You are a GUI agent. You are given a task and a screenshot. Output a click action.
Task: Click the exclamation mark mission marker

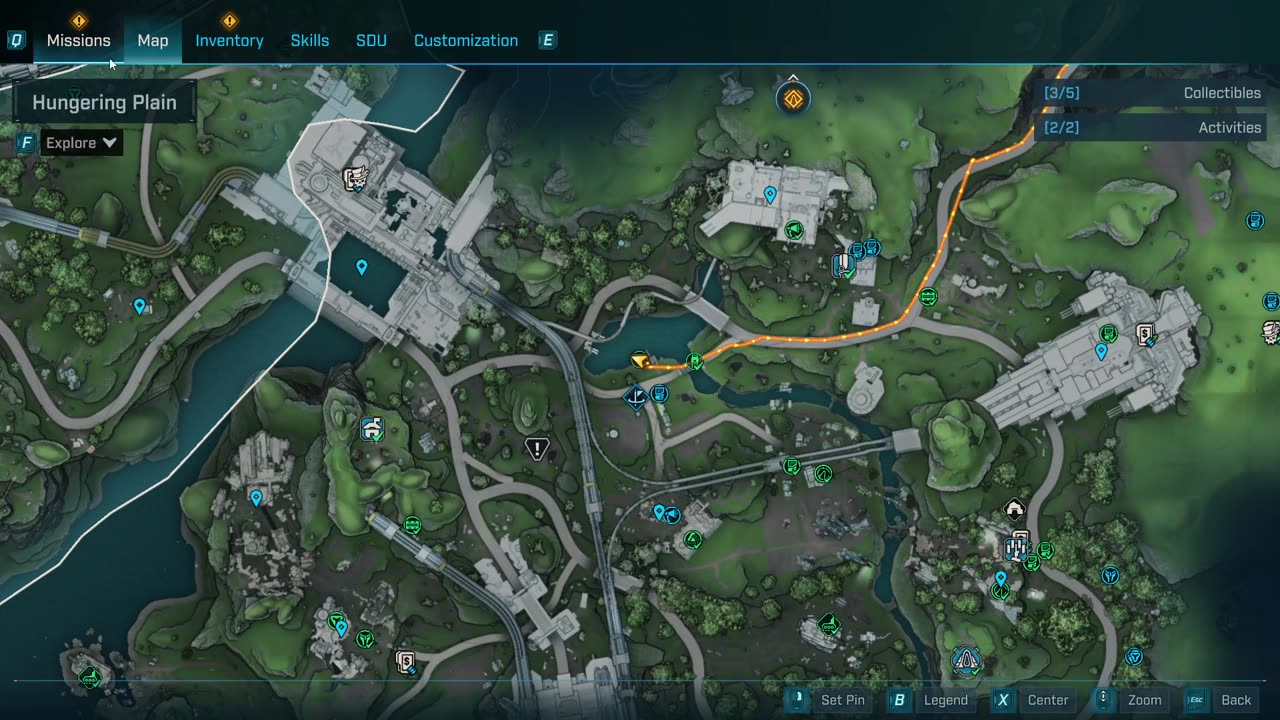coord(537,449)
